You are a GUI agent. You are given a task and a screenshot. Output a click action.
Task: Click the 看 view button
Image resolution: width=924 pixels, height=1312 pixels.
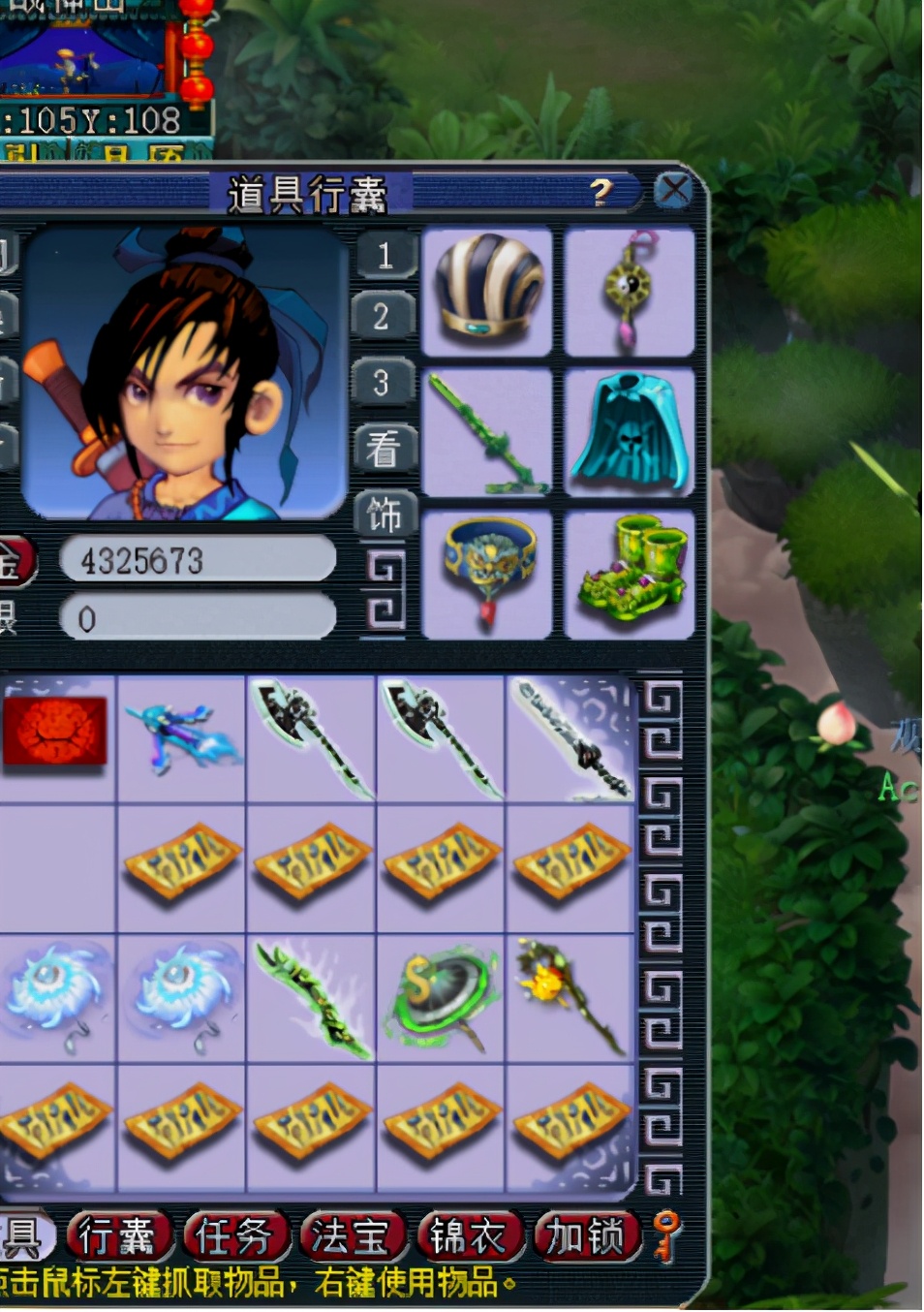(x=385, y=448)
